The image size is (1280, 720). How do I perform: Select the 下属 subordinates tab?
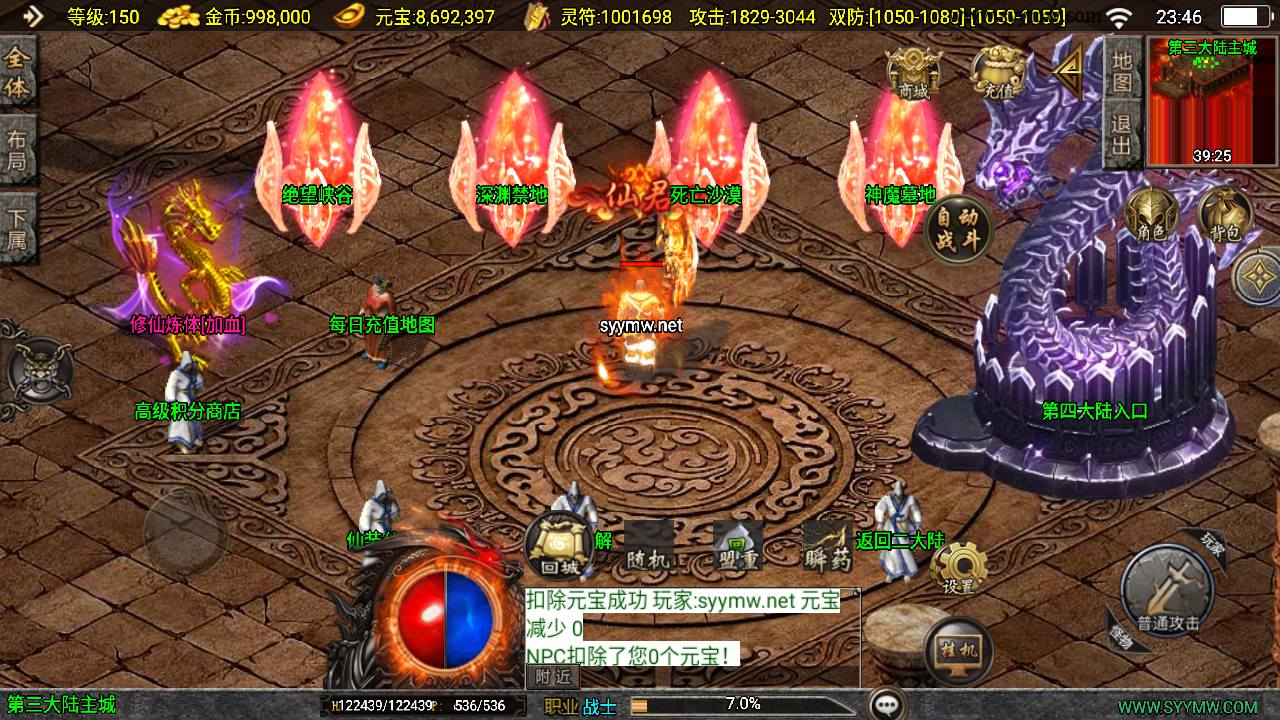(x=18, y=228)
